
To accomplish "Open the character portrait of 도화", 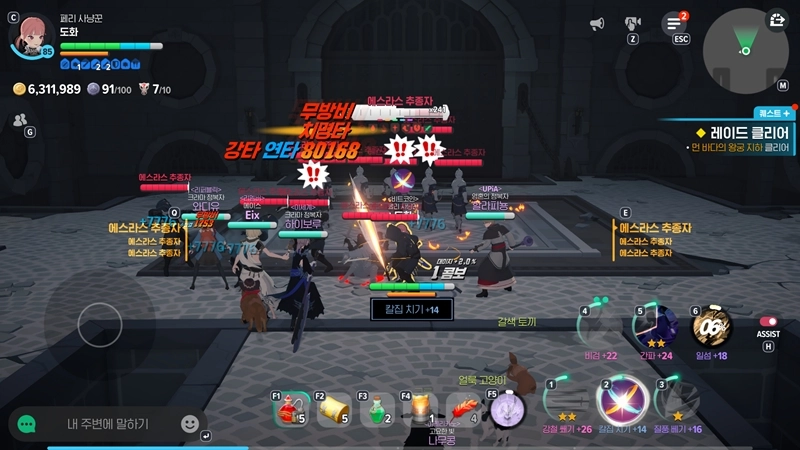I will click(x=30, y=34).
